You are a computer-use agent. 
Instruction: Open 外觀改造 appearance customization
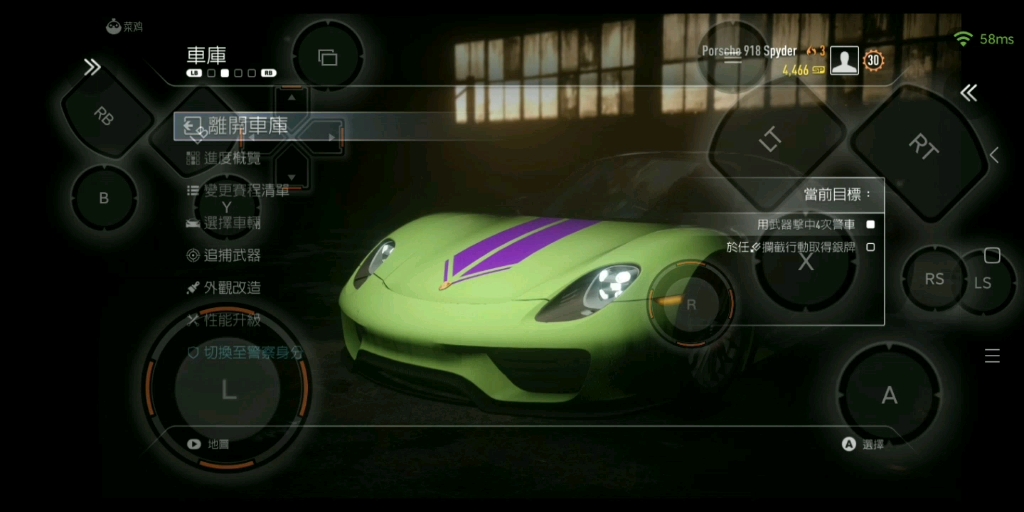tap(232, 287)
